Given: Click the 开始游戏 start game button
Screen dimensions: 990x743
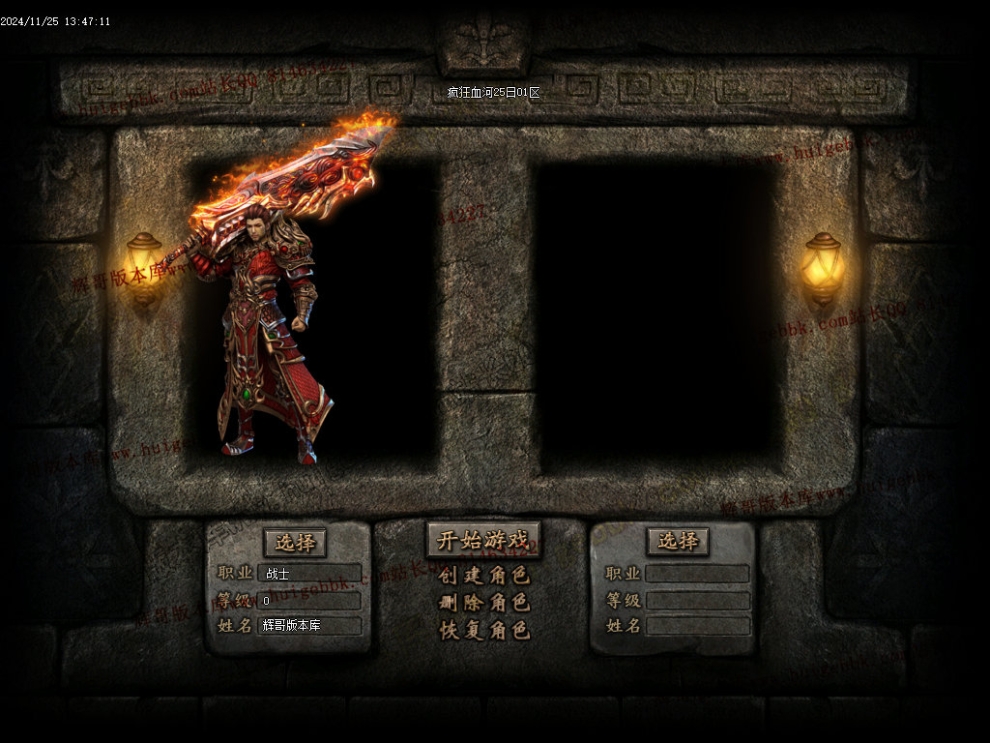Looking at the screenshot, I should point(483,540).
